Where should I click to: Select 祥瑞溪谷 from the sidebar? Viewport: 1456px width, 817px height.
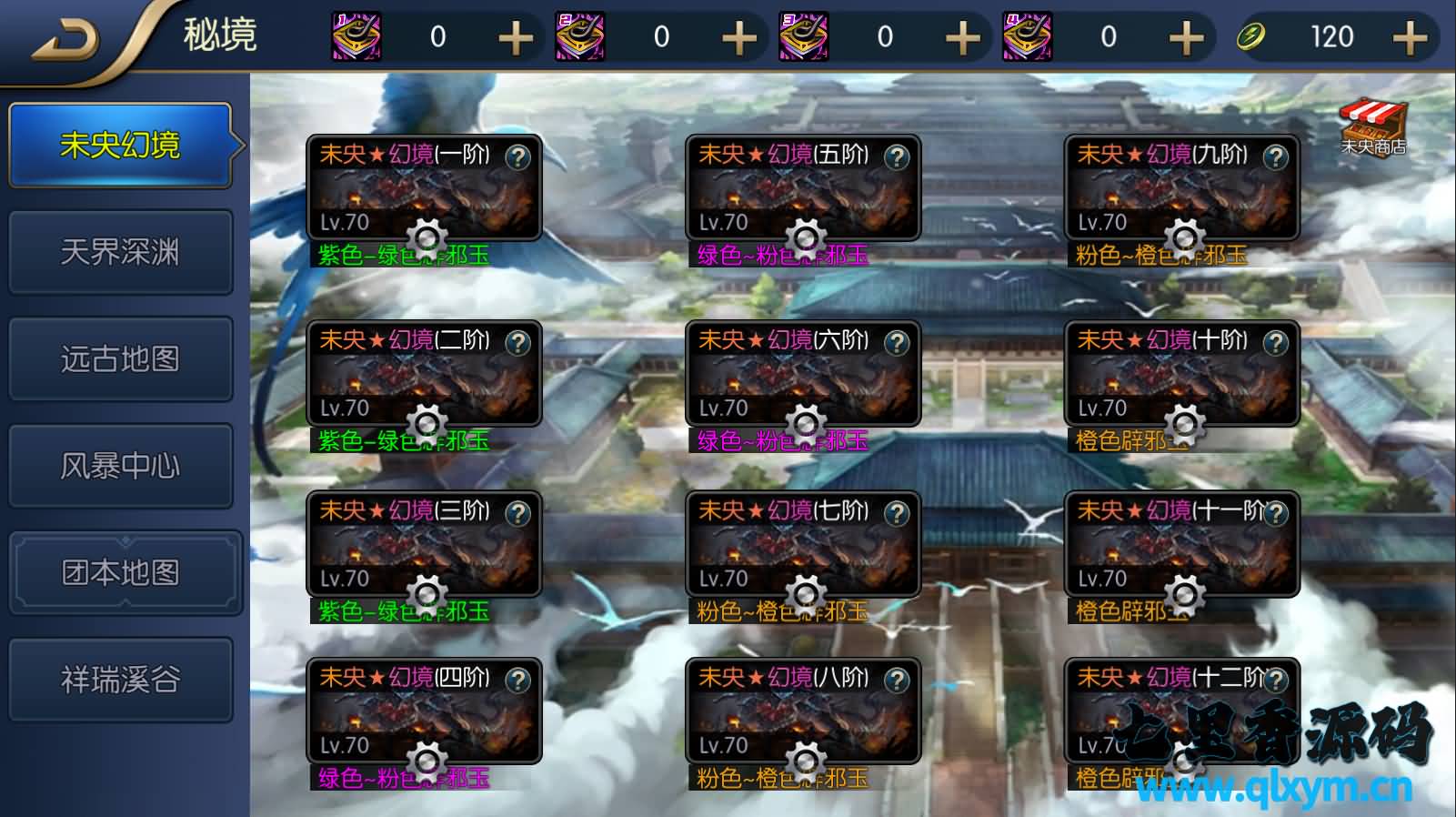[121, 679]
